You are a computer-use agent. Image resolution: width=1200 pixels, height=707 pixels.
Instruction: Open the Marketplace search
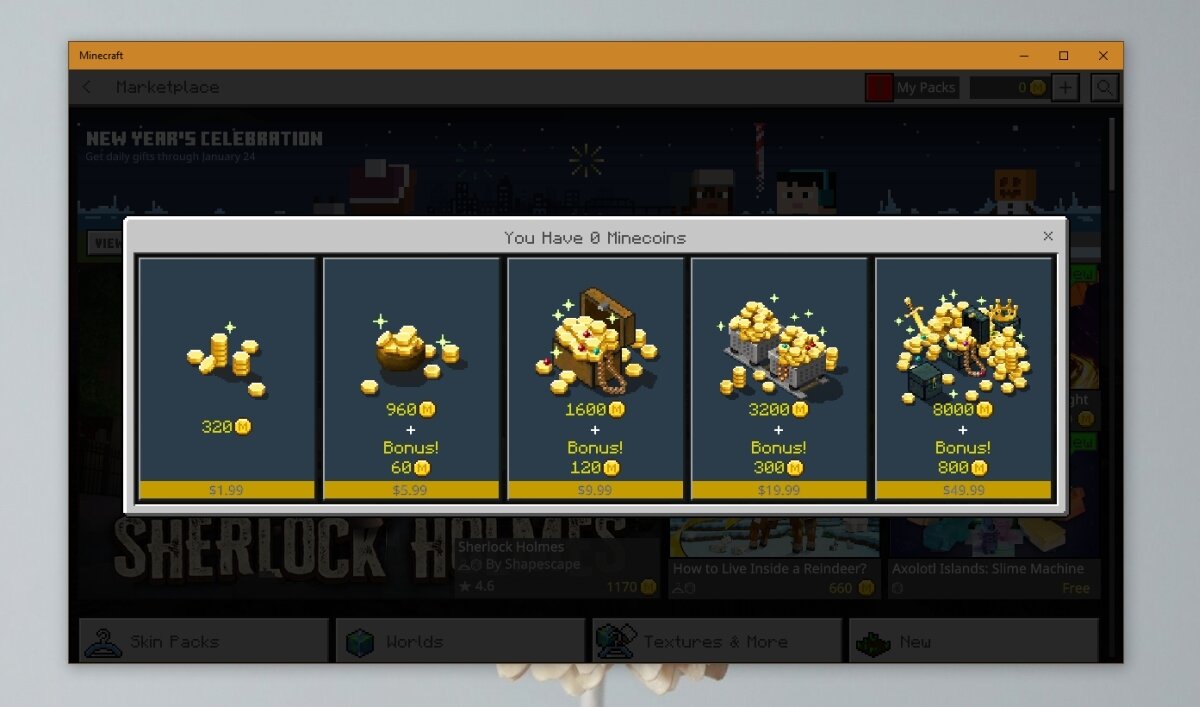pyautogui.click(x=1104, y=88)
